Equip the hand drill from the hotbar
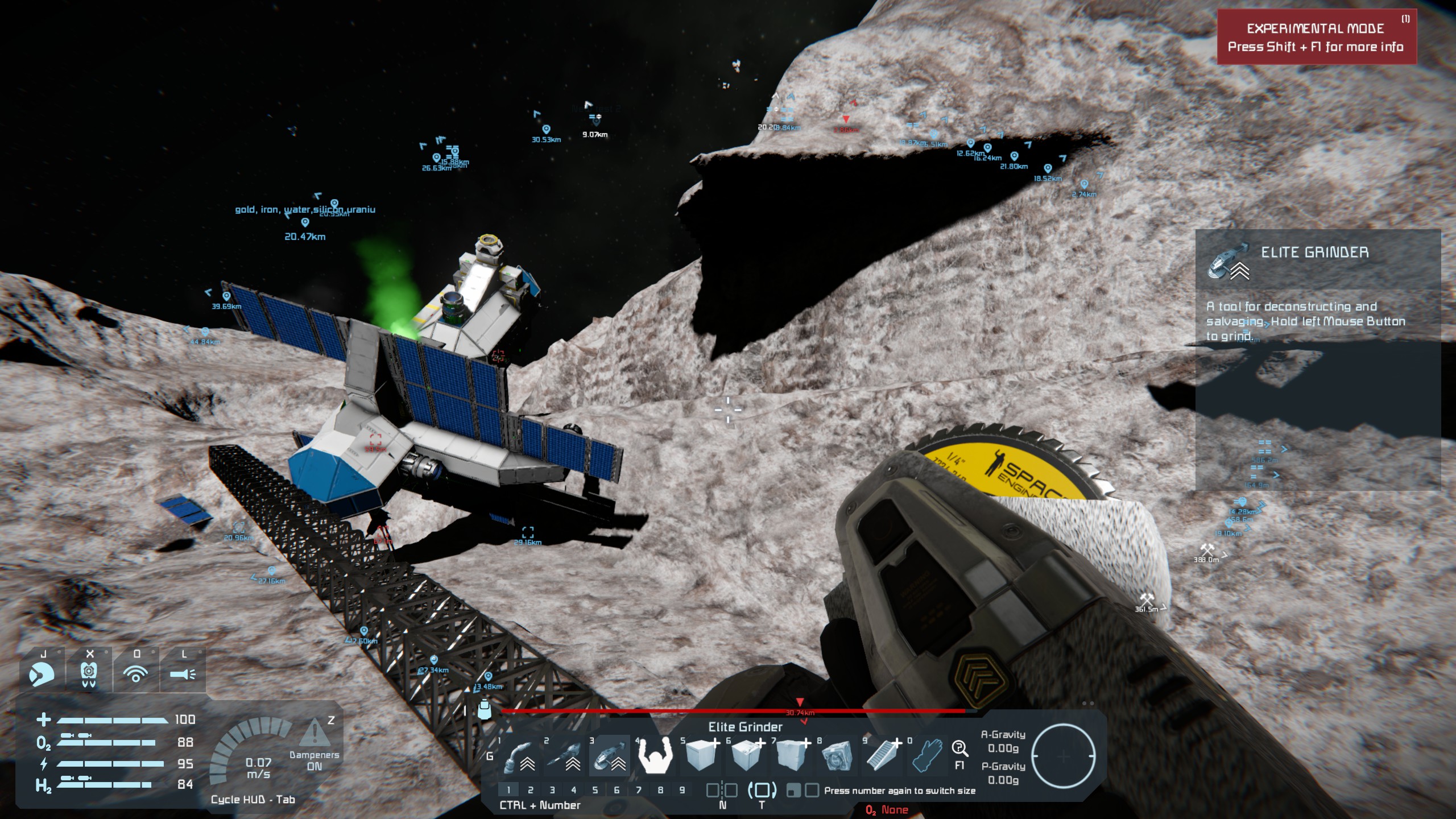Viewport: 1456px width, 819px height. [563, 756]
